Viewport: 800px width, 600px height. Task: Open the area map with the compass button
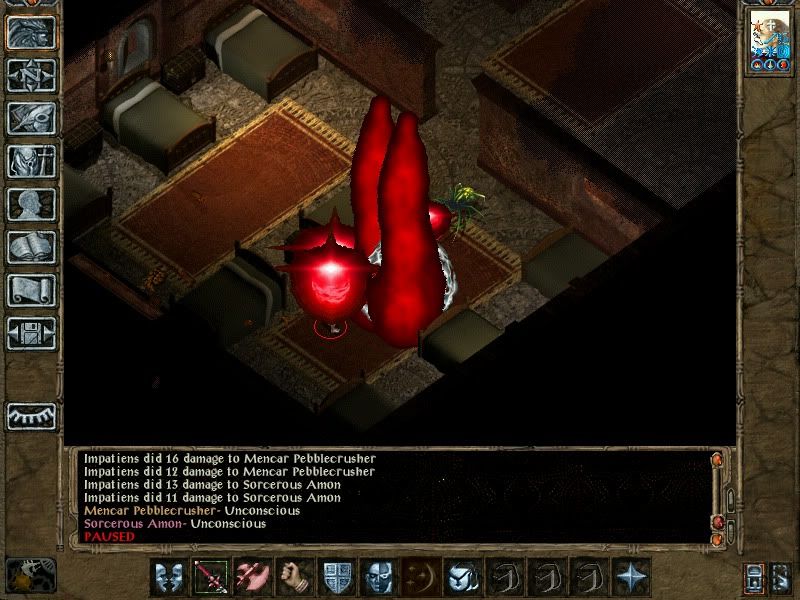(x=31, y=75)
